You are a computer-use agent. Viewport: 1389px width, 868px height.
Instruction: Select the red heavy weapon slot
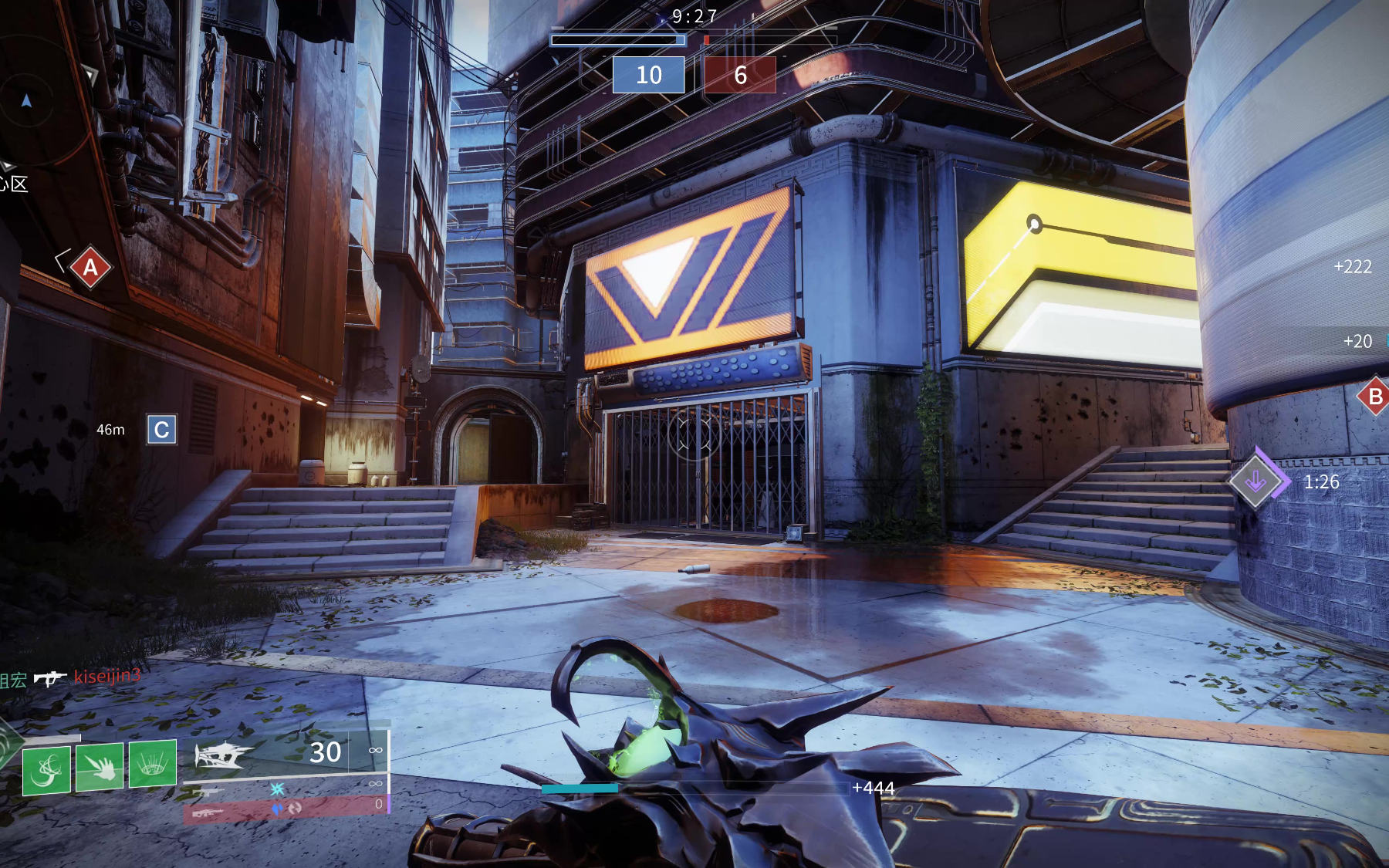284,810
